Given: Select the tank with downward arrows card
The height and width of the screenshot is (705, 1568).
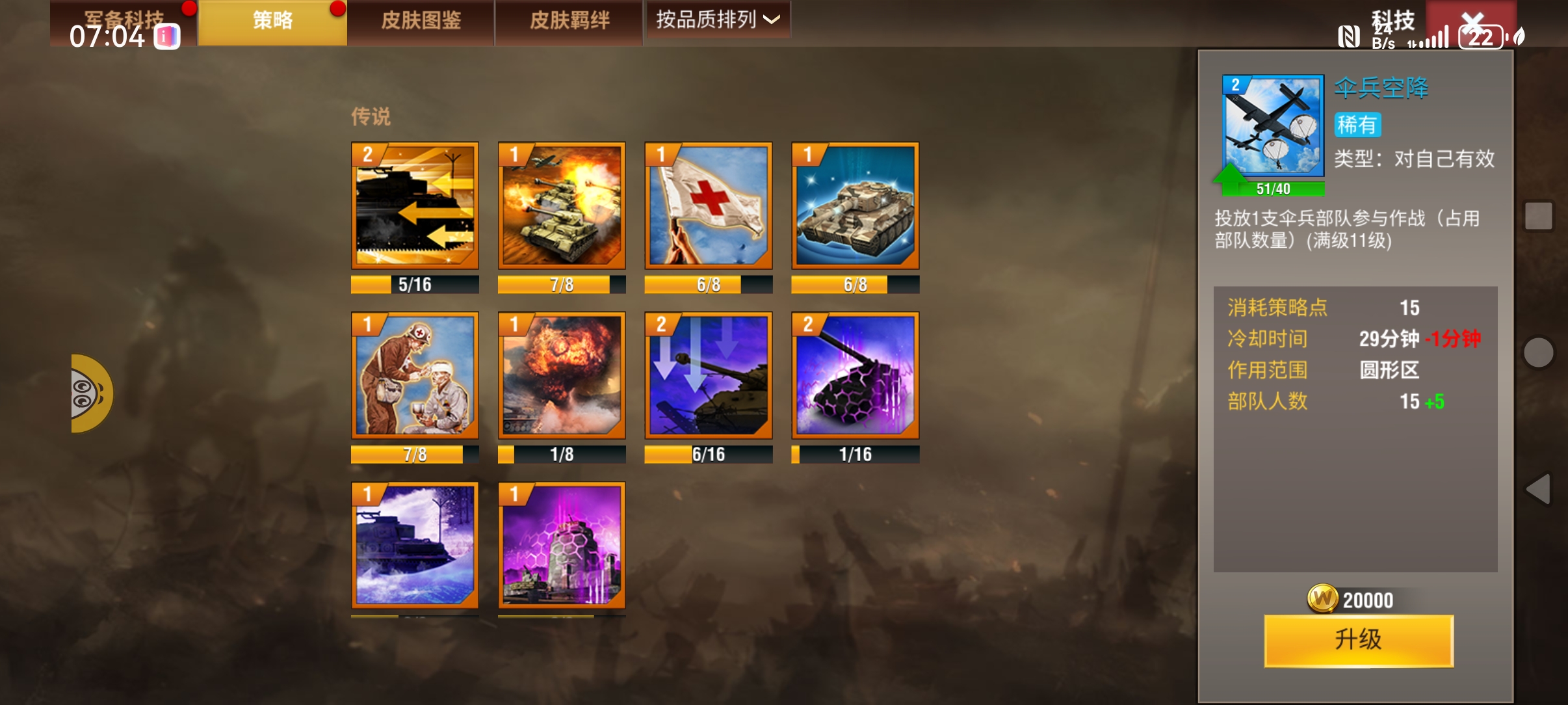Looking at the screenshot, I should (709, 375).
